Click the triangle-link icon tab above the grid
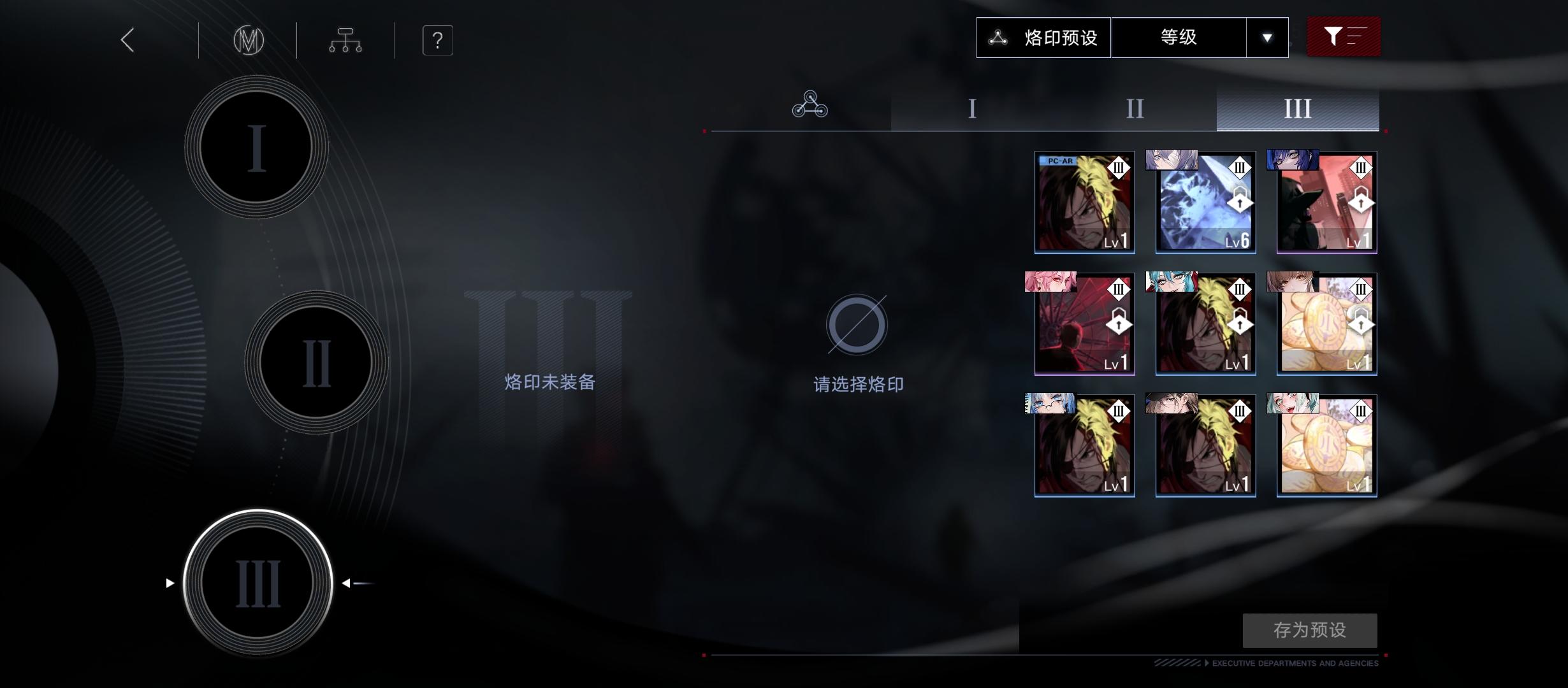1568x688 pixels. tap(810, 107)
